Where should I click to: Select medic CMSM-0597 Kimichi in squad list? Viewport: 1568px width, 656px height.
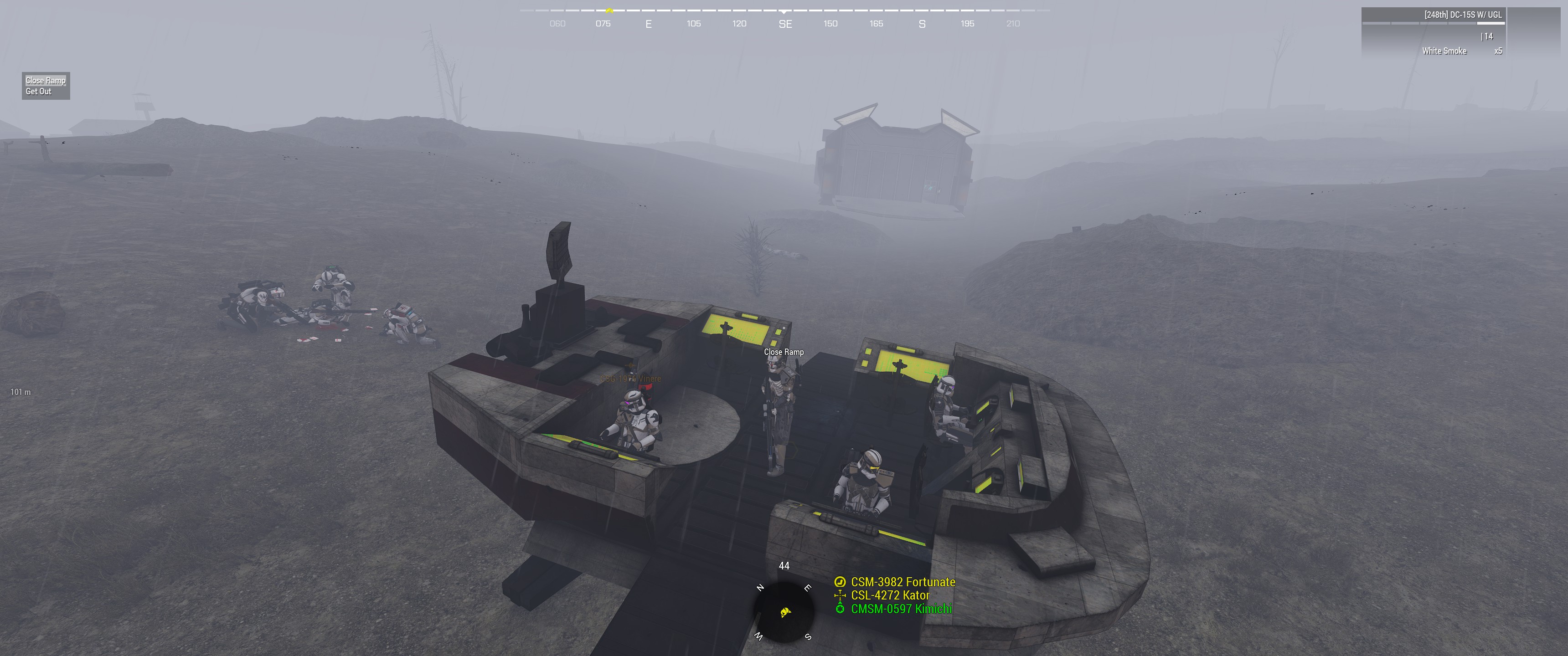click(900, 609)
